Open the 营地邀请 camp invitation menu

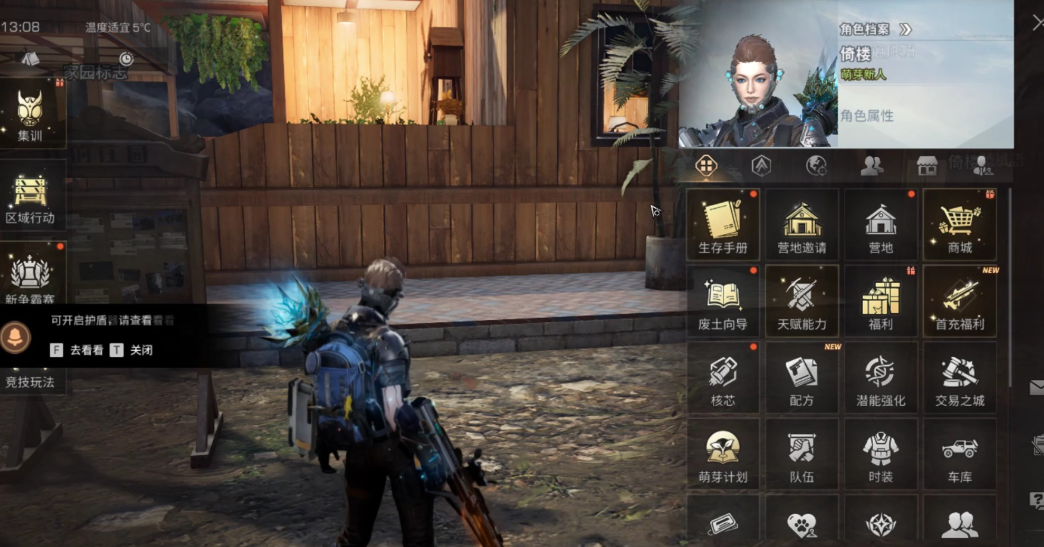tap(802, 224)
